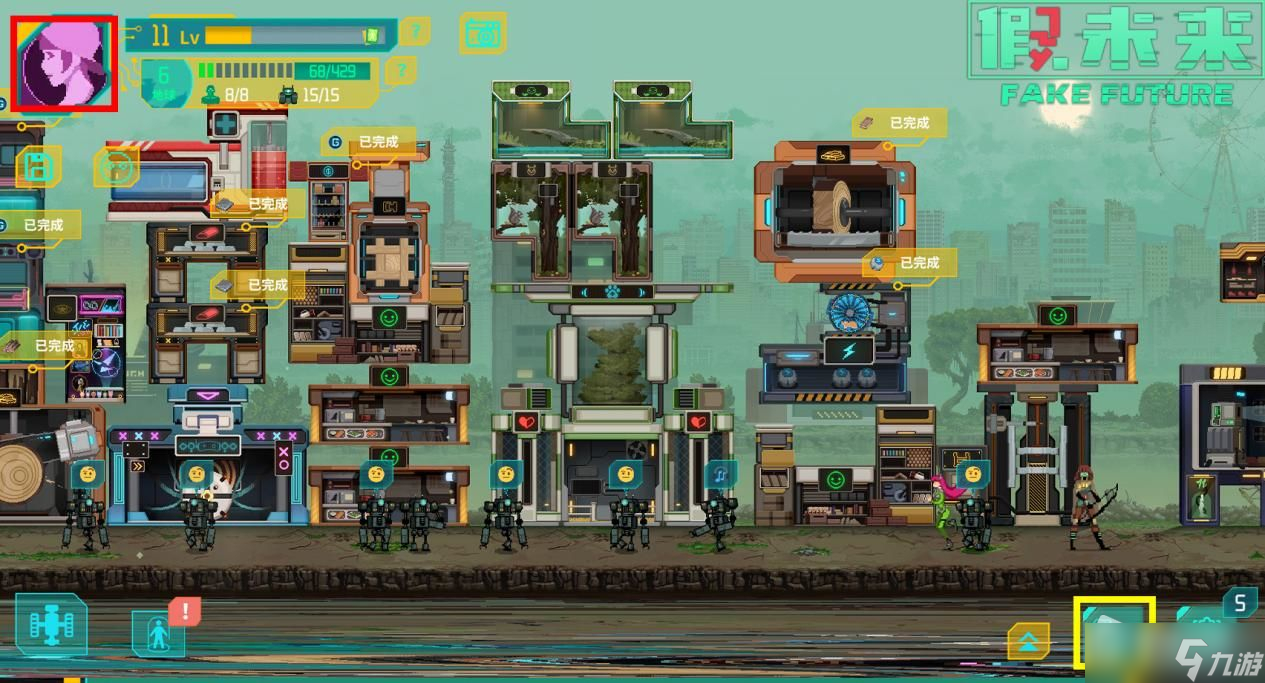Open the pink-haired player avatar profile
Image resolution: width=1265 pixels, height=683 pixels.
point(65,63)
